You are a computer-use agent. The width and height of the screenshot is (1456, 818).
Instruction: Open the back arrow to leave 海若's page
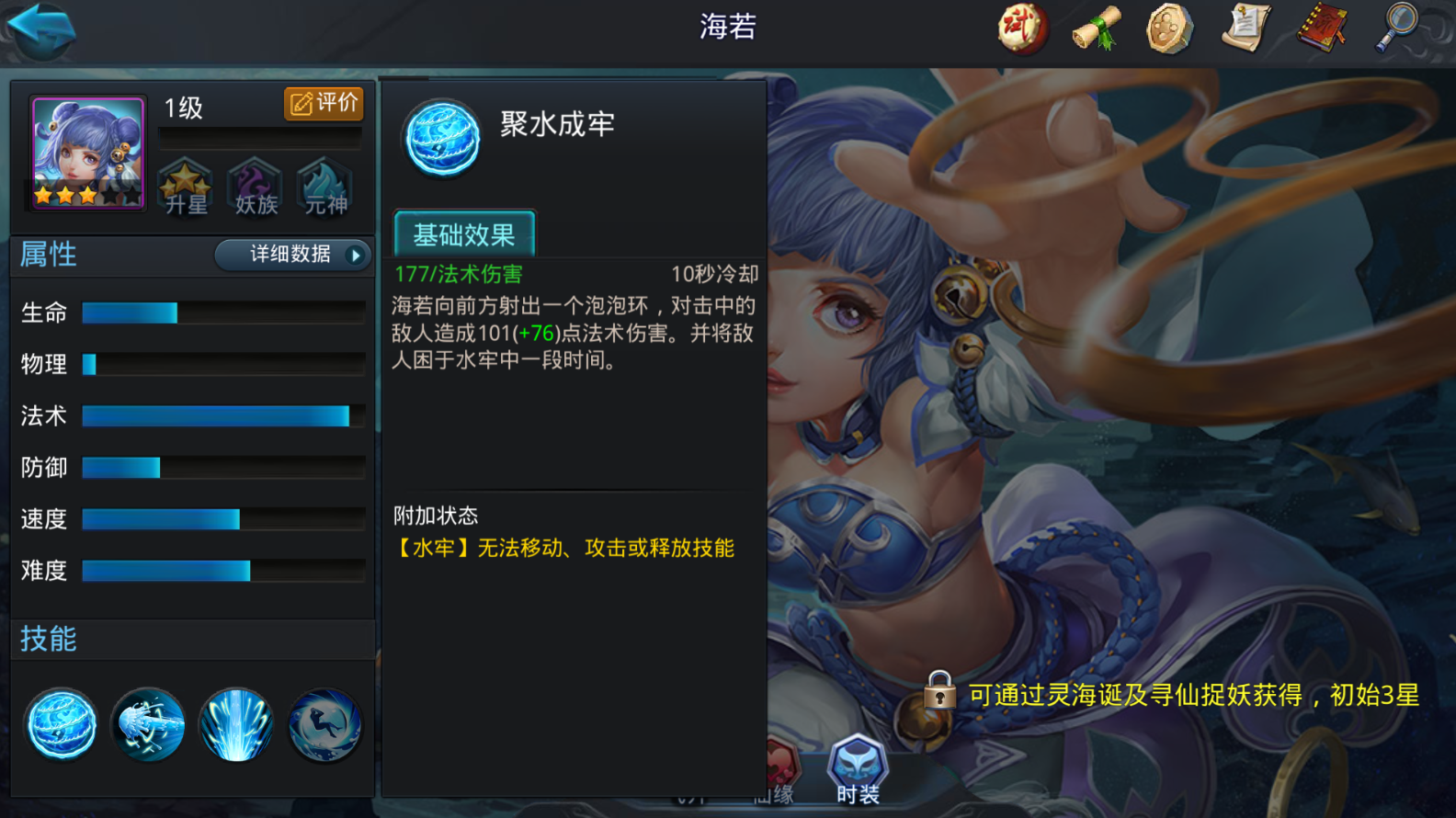pyautogui.click(x=41, y=28)
